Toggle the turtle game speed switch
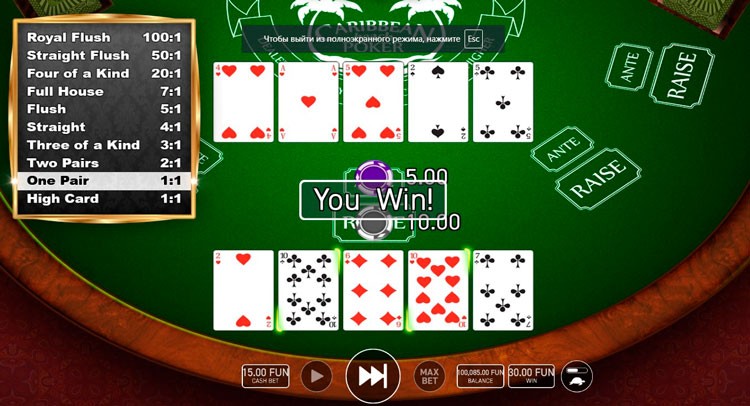750x406 pixels. pyautogui.click(x=577, y=376)
